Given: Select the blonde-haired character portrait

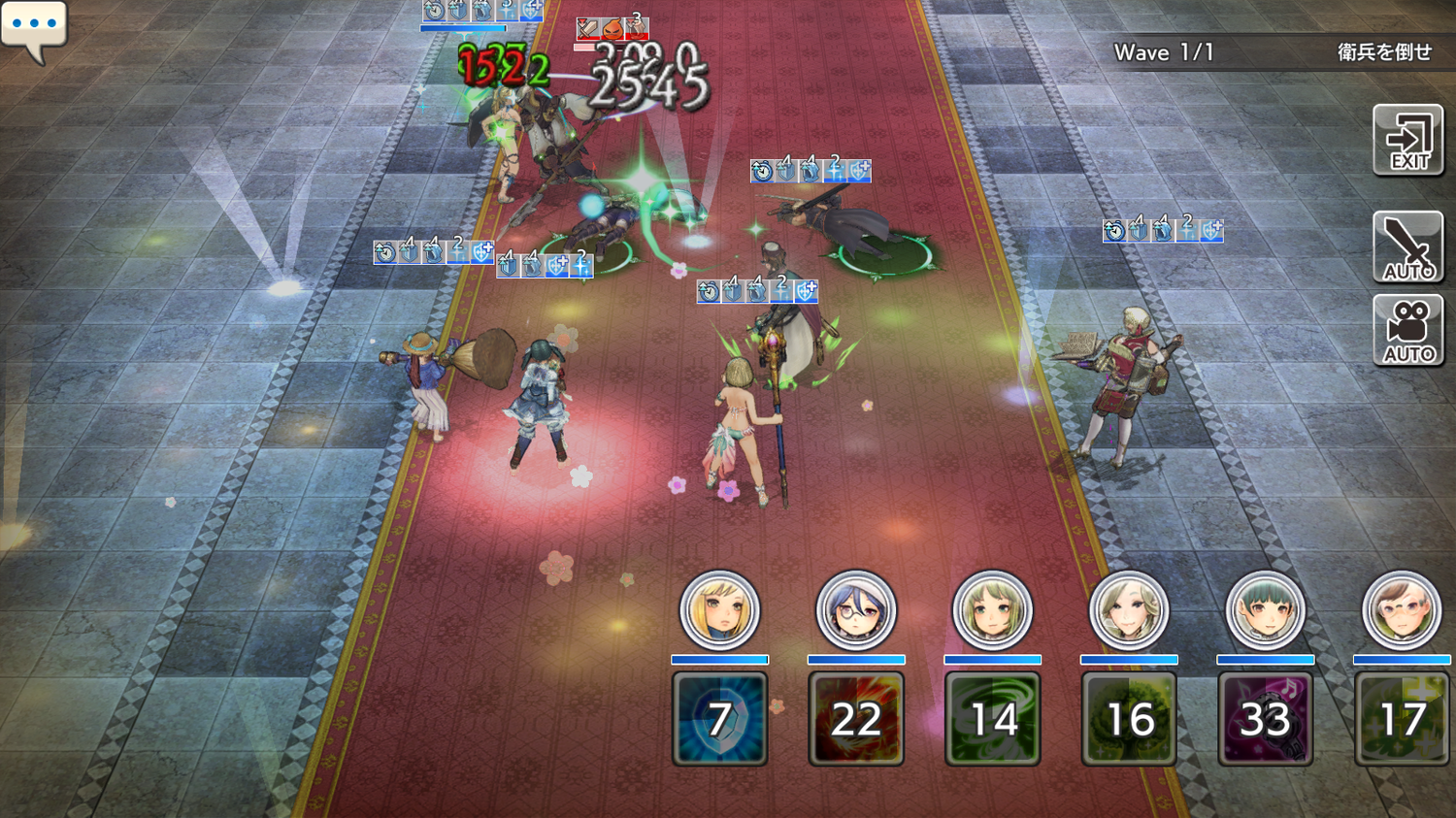Looking at the screenshot, I should [x=719, y=610].
